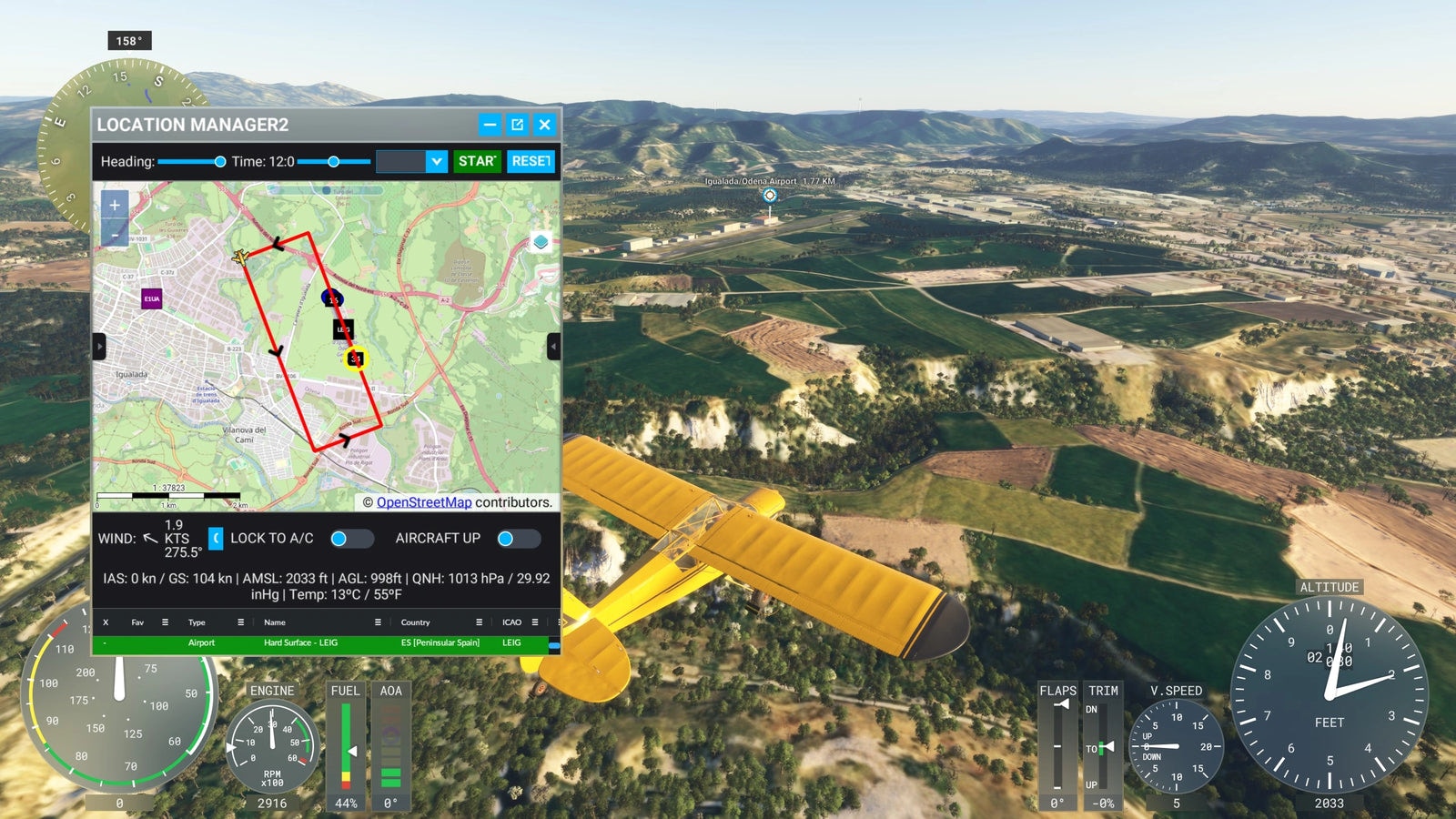Minimize the Location Manager2 panel
This screenshot has width=1456, height=819.
490,125
